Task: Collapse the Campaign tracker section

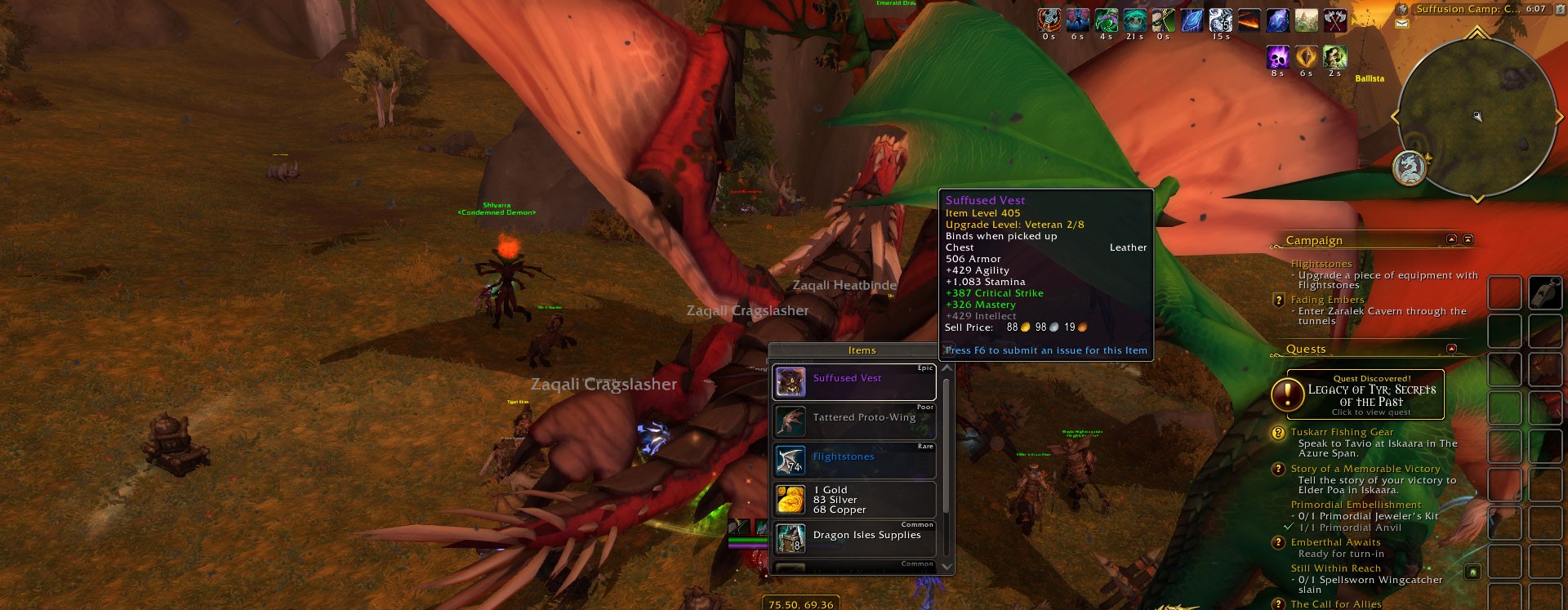Action: [x=1451, y=239]
